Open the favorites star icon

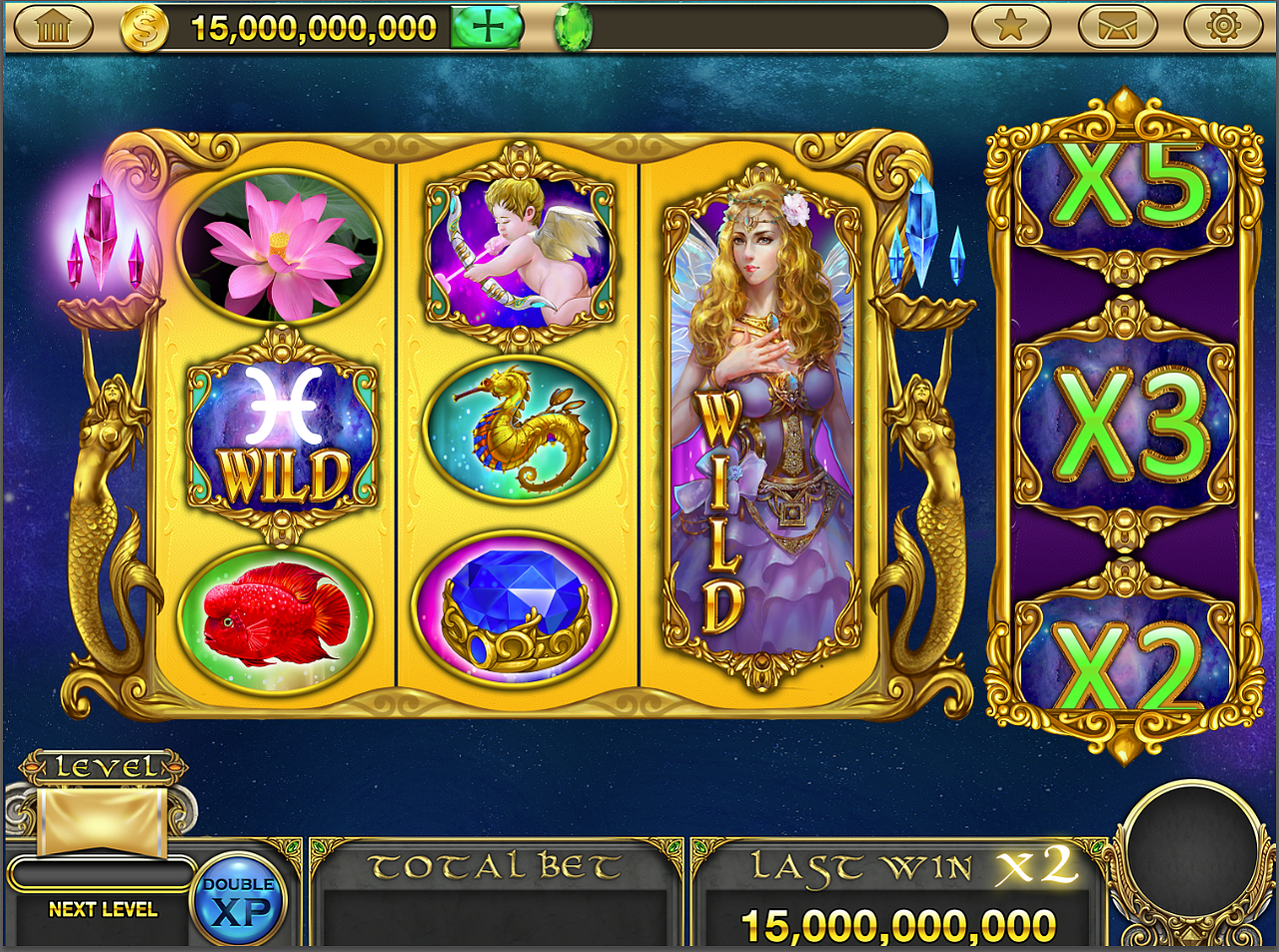click(x=1013, y=26)
